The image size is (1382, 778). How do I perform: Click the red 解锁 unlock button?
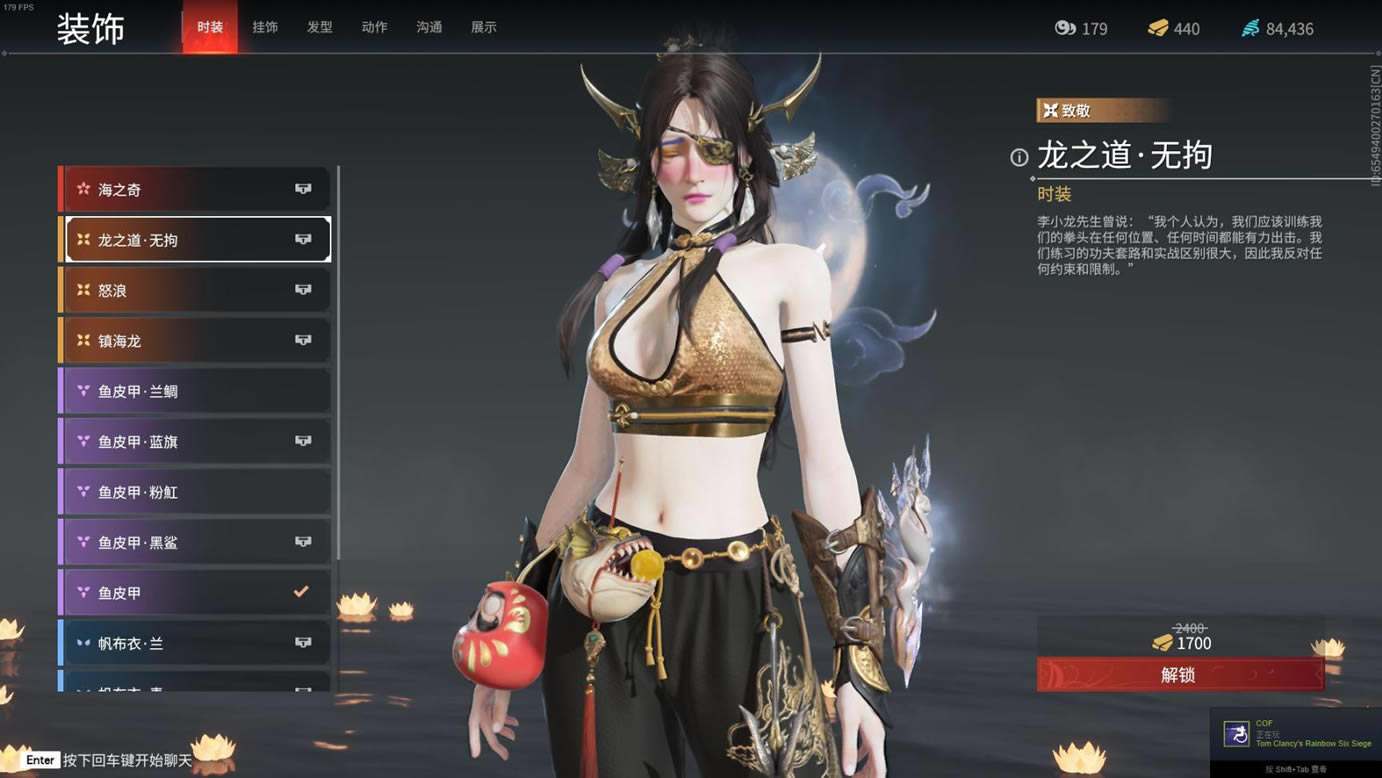tap(1180, 675)
